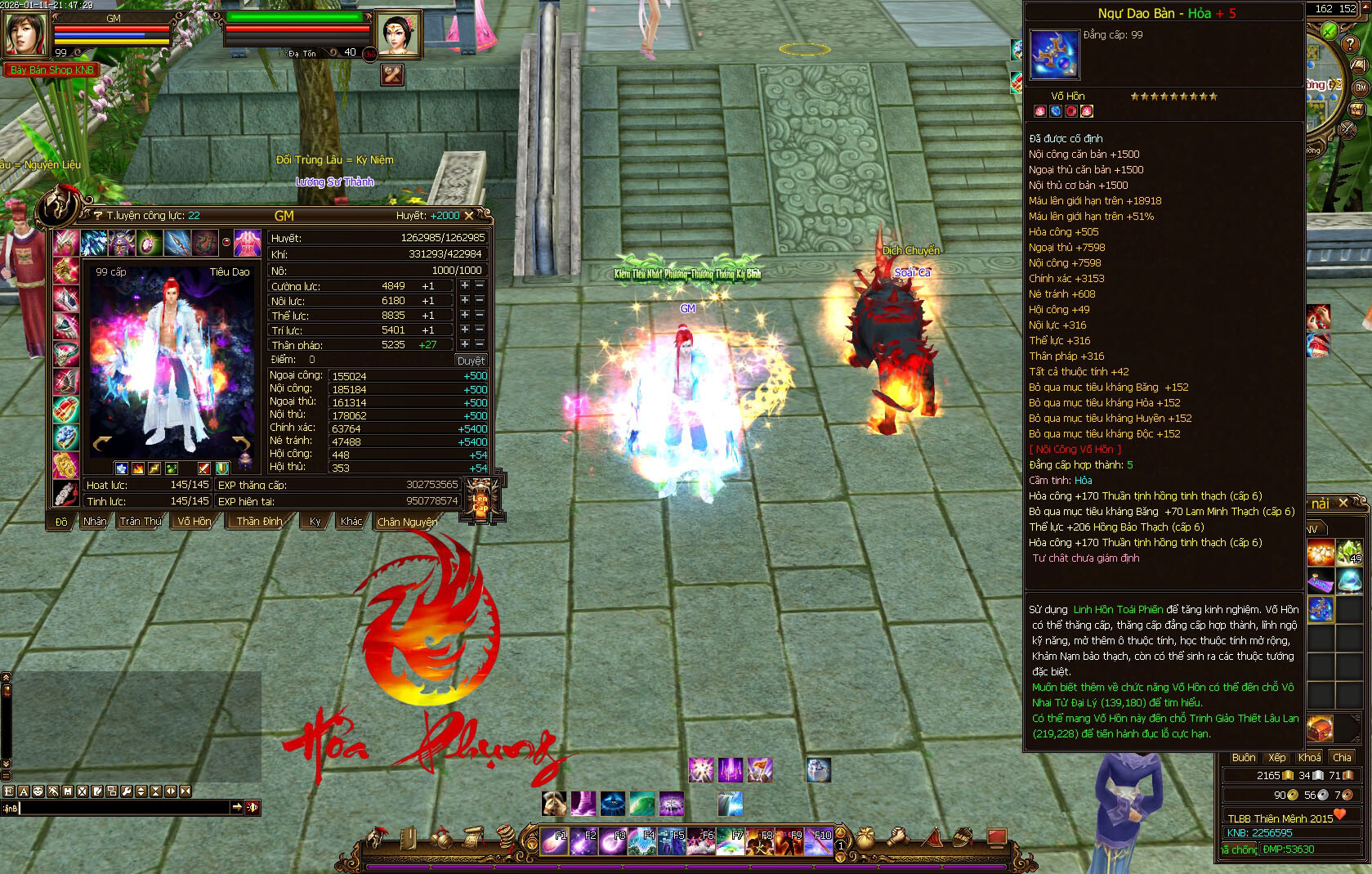This screenshot has height=874, width=1372.
Task: Open the Bày Bán Shop KNB button
Action: pyautogui.click(x=51, y=70)
